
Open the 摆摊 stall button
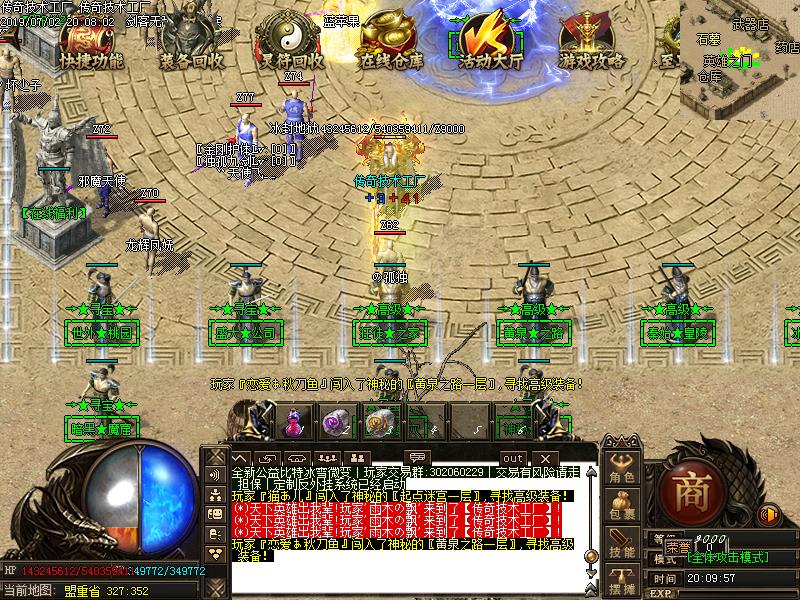(623, 582)
